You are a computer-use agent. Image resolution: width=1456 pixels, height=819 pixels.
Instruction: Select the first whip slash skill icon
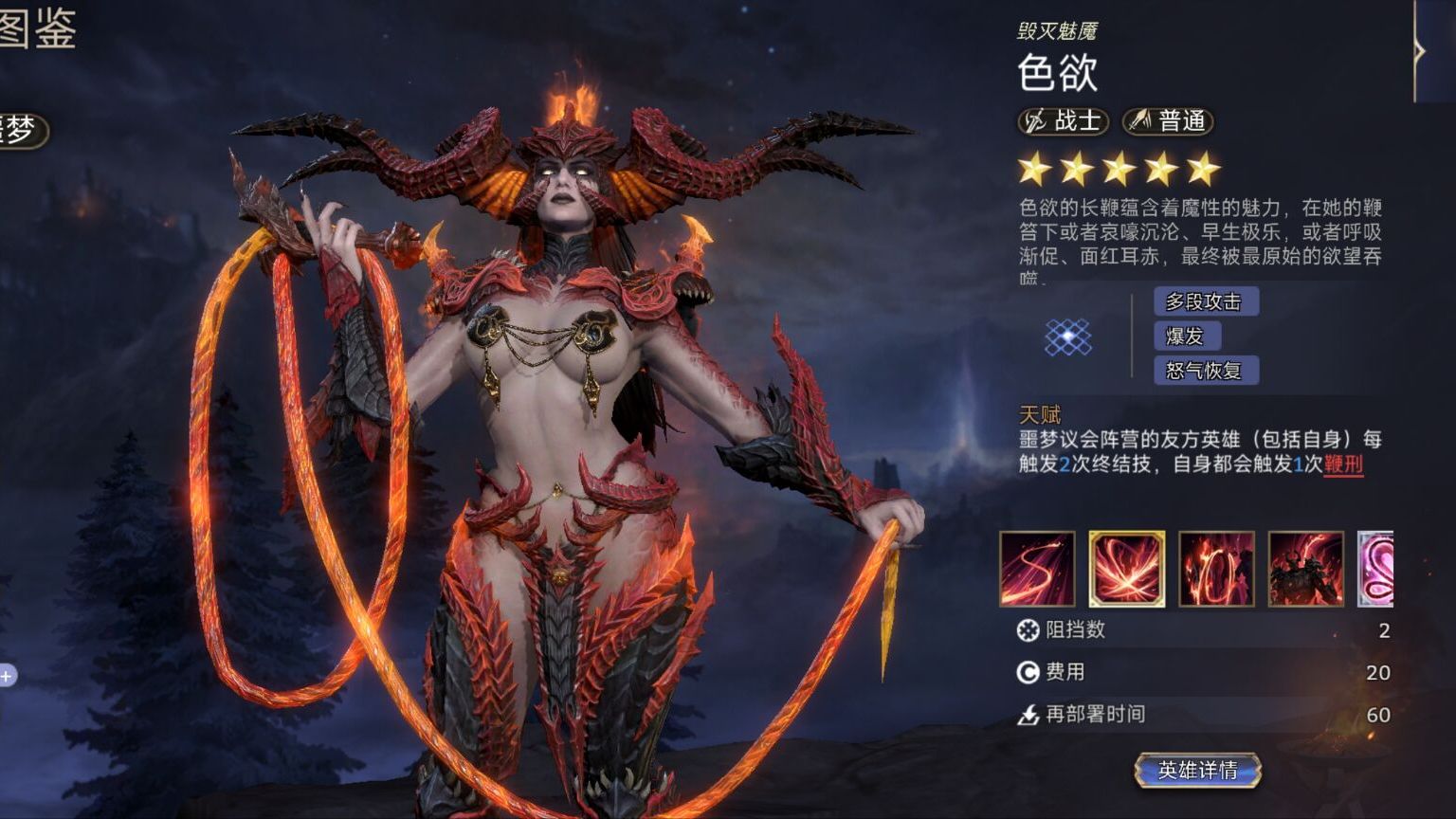coord(1037,569)
